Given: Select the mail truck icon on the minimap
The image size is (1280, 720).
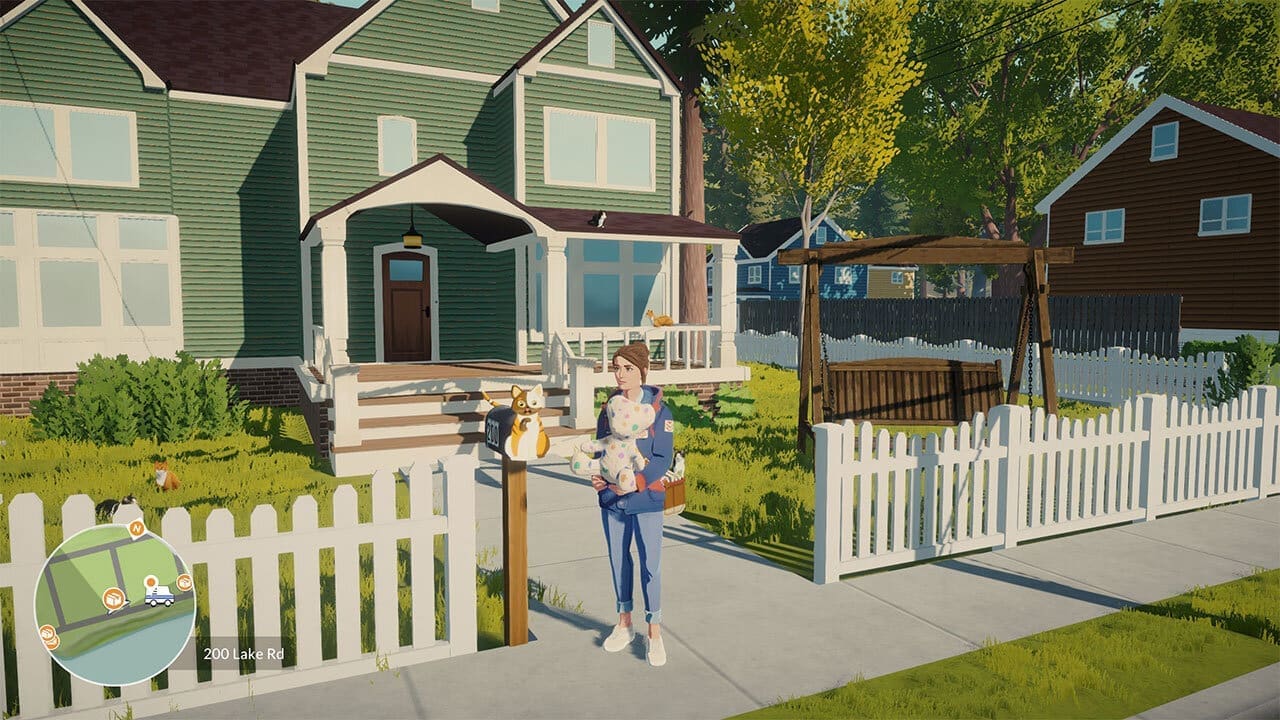Looking at the screenshot, I should click(x=158, y=596).
